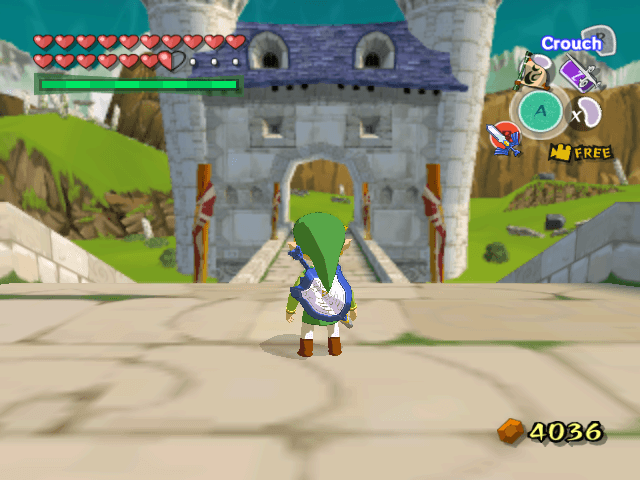Select the purple item in the Z slot
Screen dimensions: 640x480
(x=578, y=74)
